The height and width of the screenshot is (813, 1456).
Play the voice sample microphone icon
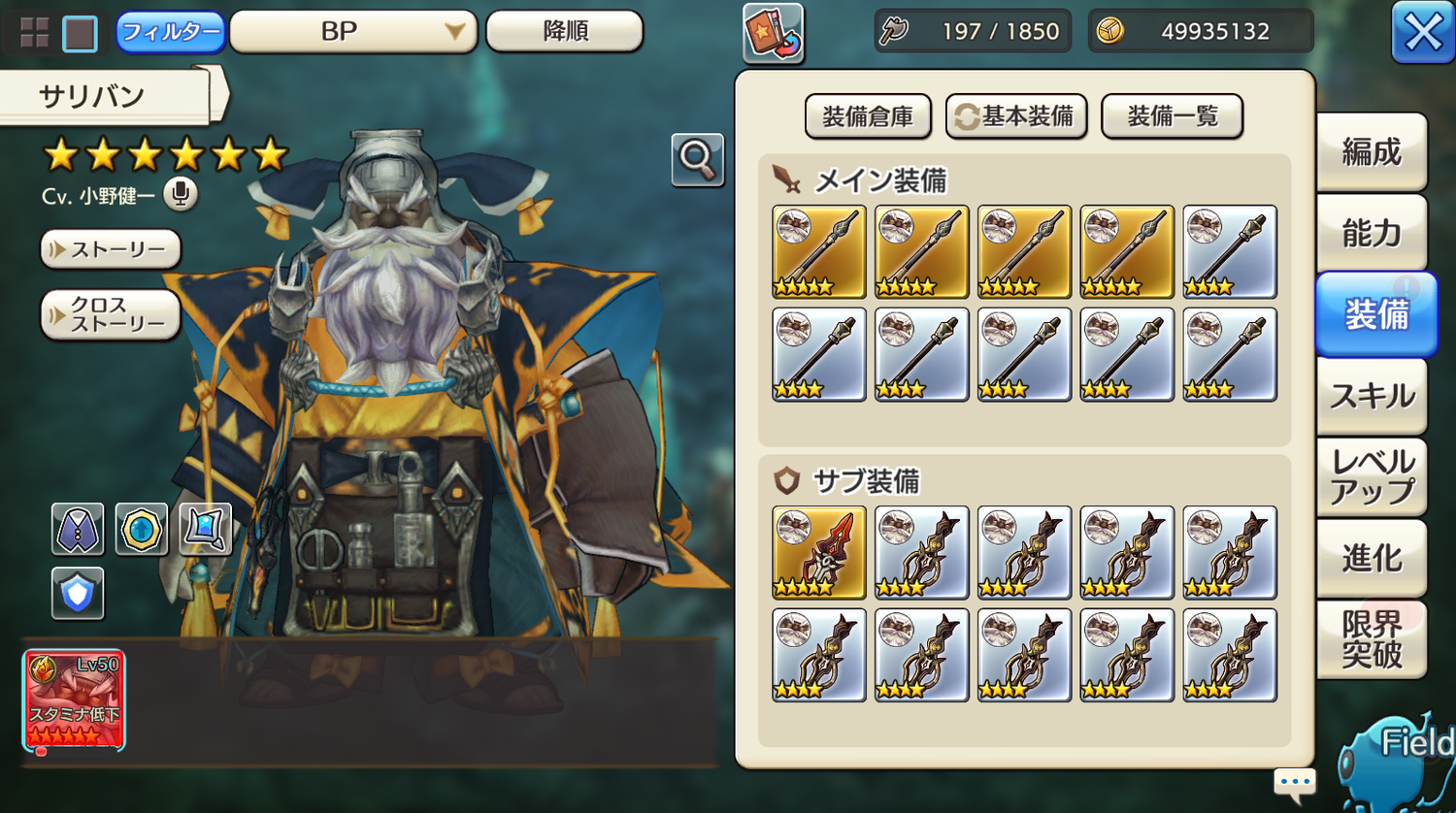click(180, 194)
